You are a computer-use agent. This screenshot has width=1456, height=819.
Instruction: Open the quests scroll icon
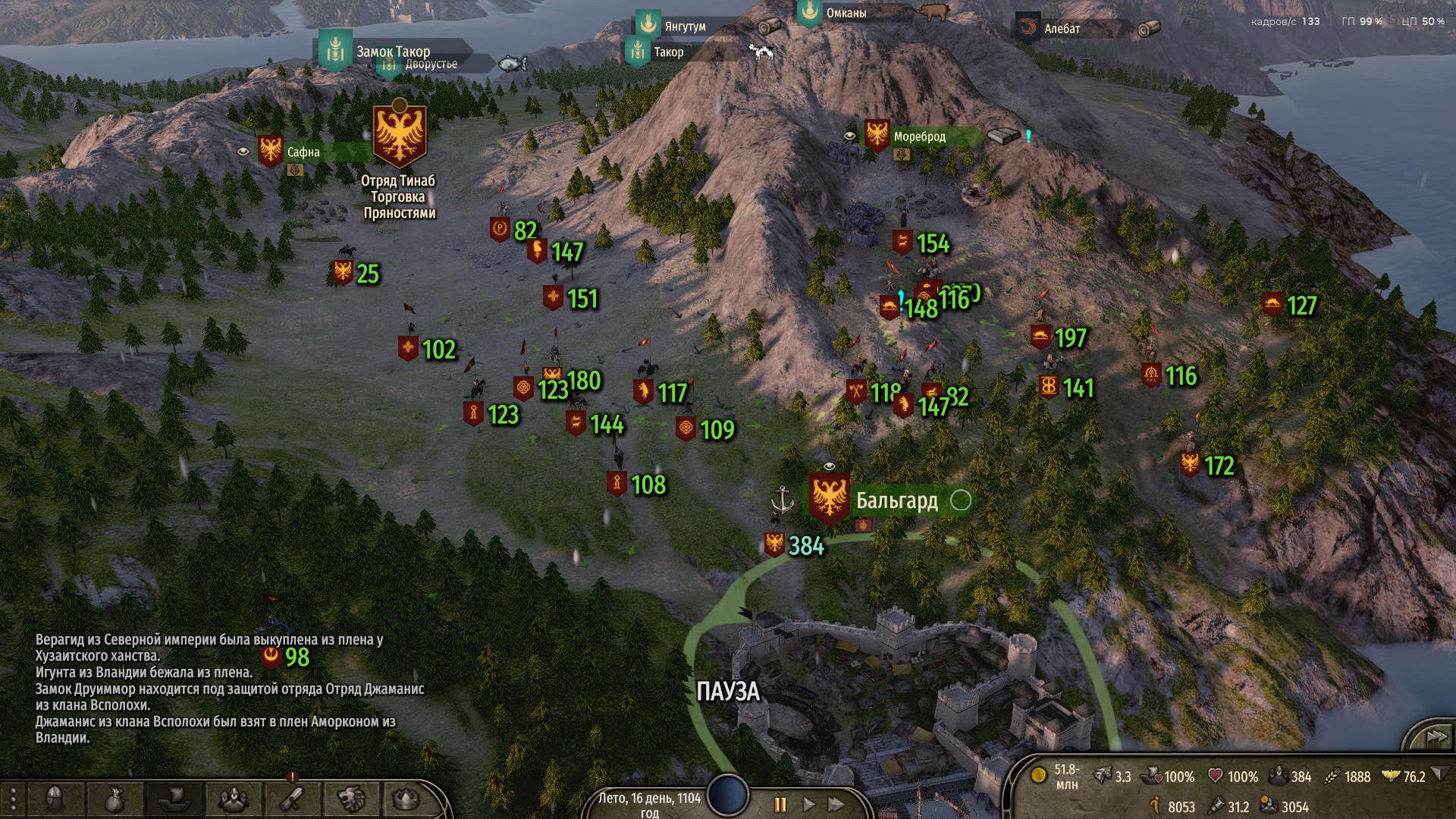point(292,799)
